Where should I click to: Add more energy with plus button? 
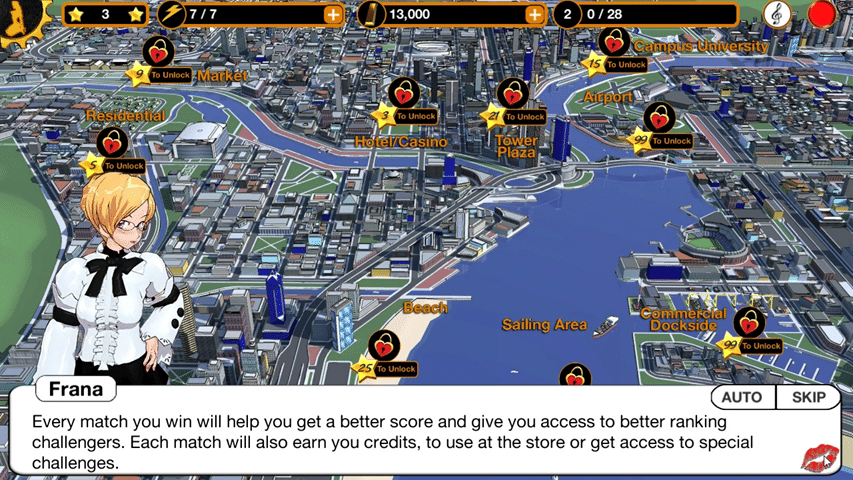[332, 15]
